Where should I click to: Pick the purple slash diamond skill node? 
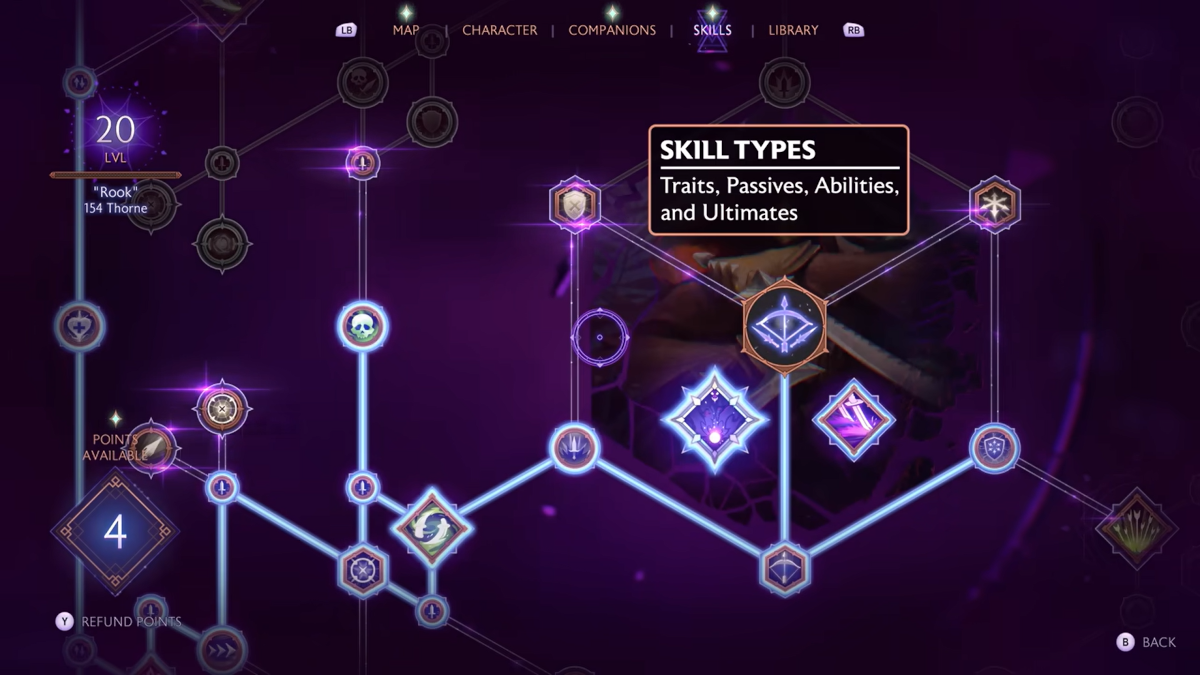pyautogui.click(x=853, y=419)
